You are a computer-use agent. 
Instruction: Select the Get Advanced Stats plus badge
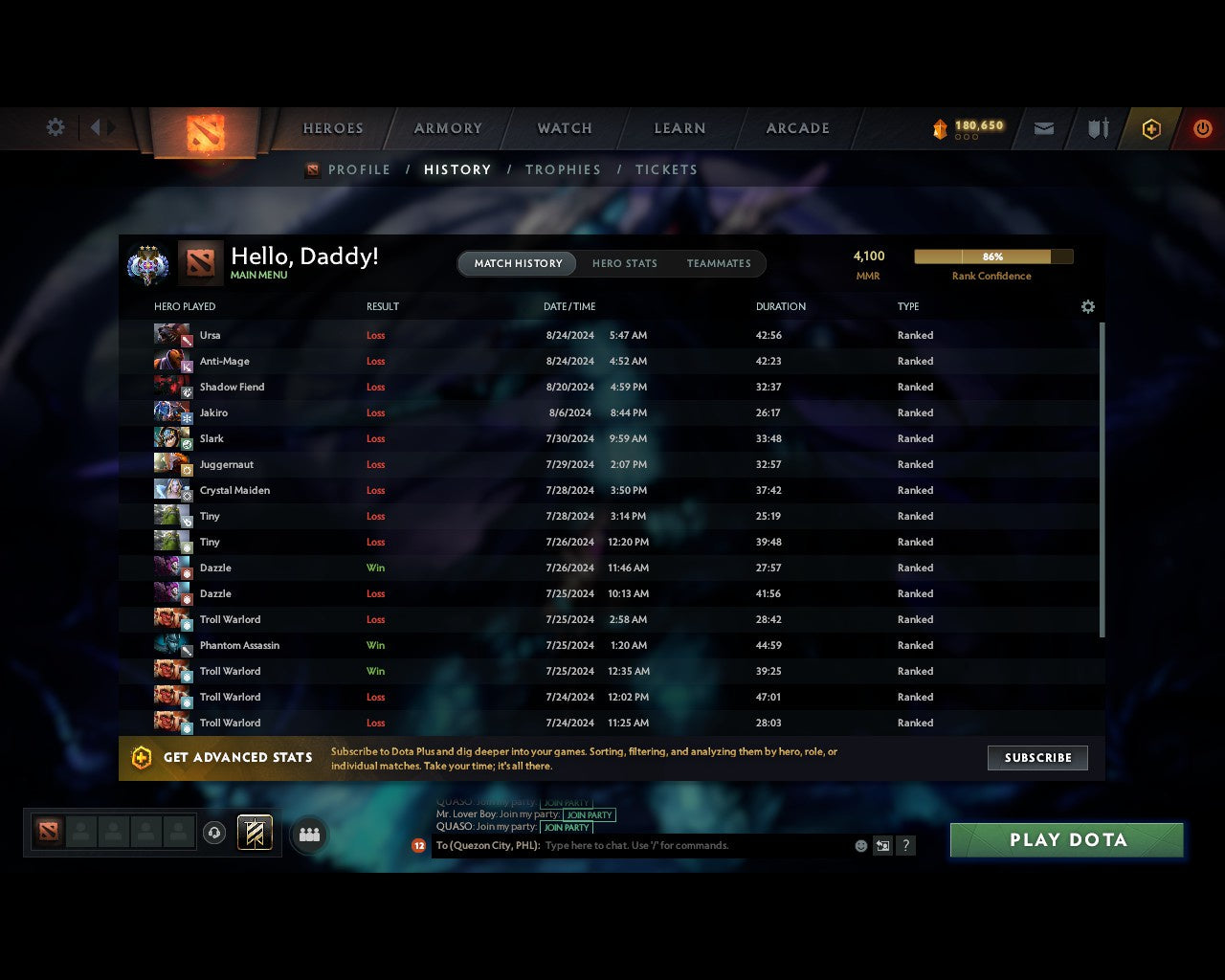tap(142, 757)
